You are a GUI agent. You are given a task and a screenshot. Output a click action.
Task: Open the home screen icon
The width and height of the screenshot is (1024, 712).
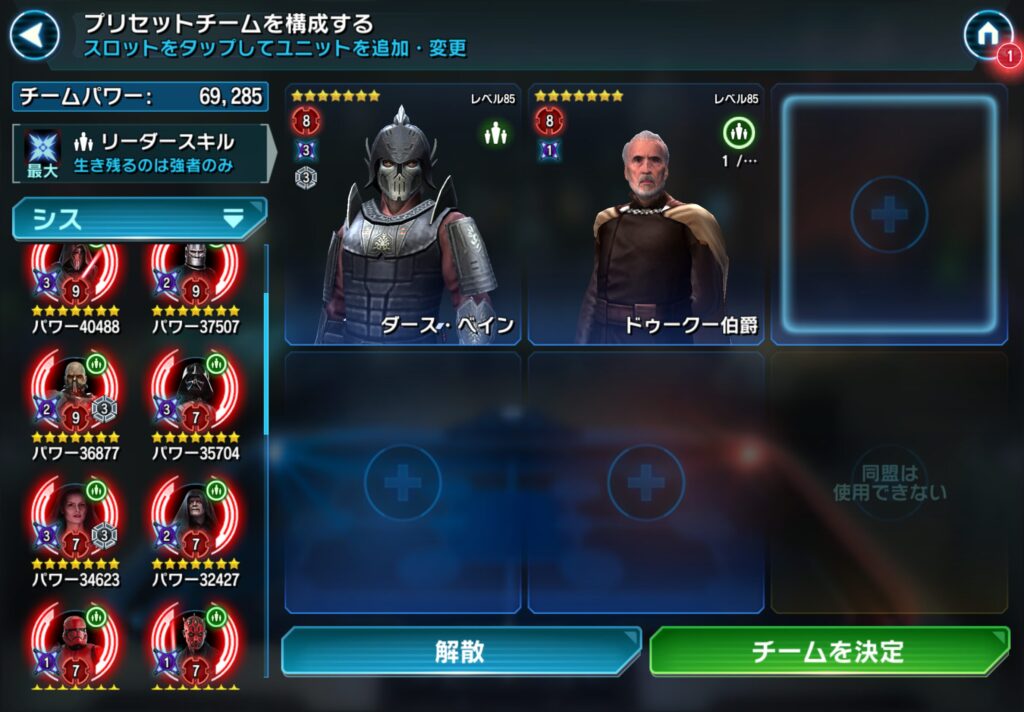(986, 35)
